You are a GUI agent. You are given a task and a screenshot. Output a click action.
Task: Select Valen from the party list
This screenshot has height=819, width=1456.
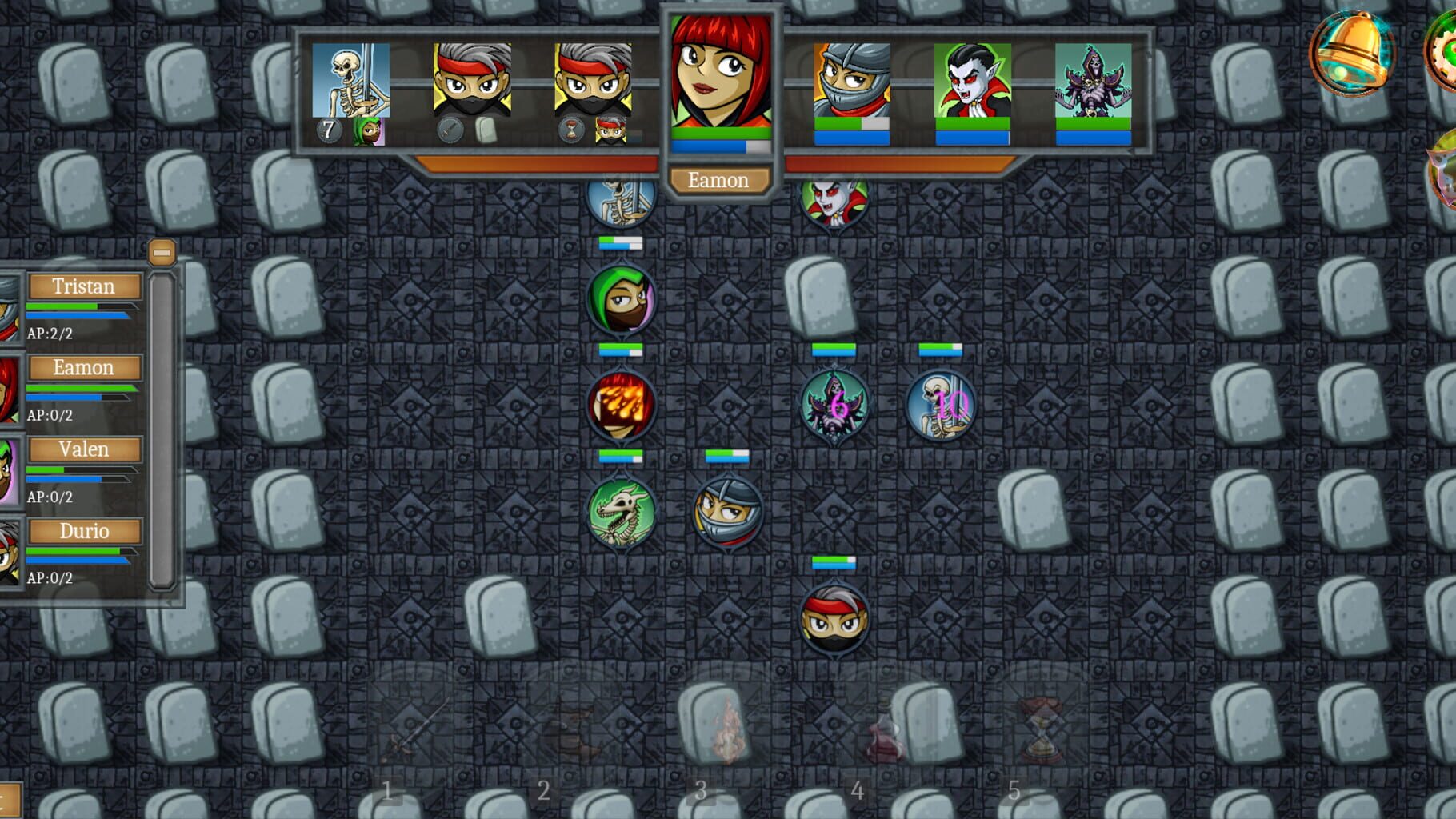tap(84, 449)
